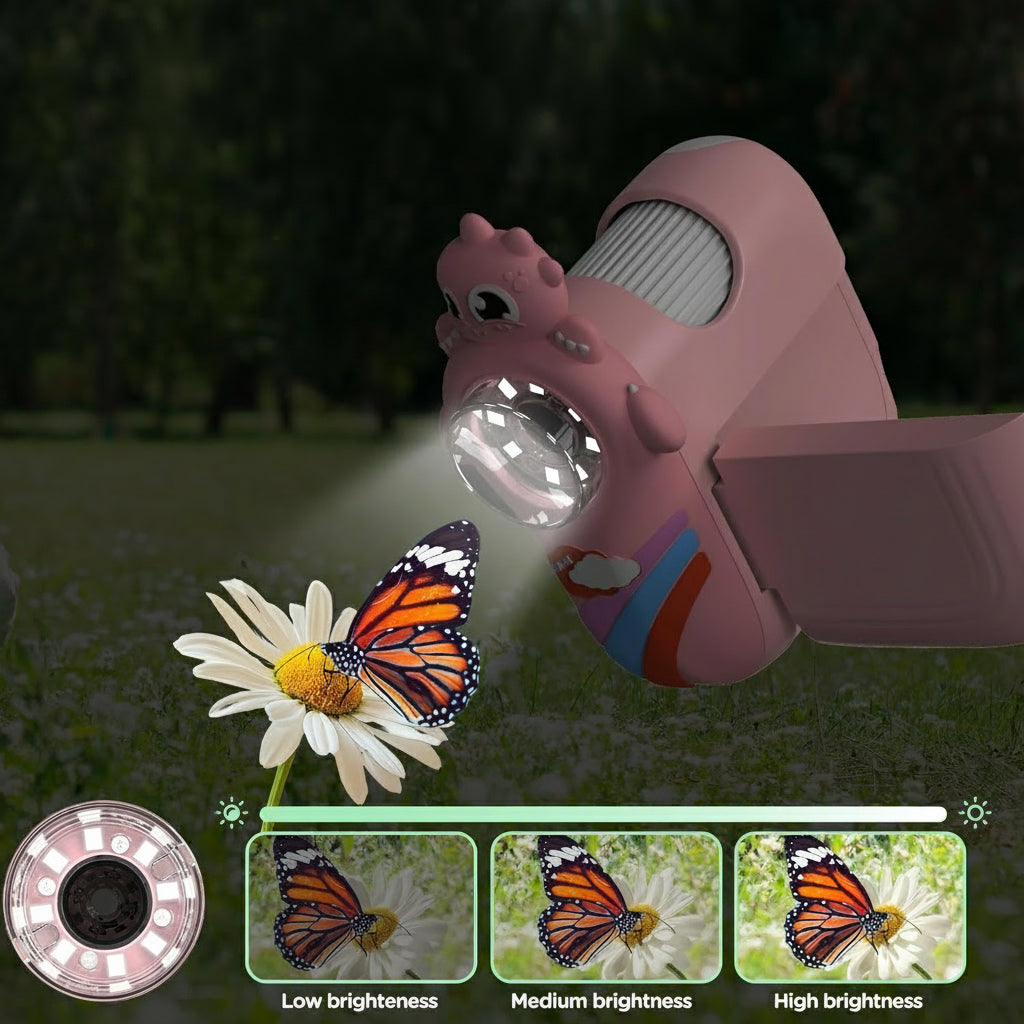Click the dim sun icon
Screen dimensions: 1024x1024
tap(232, 813)
